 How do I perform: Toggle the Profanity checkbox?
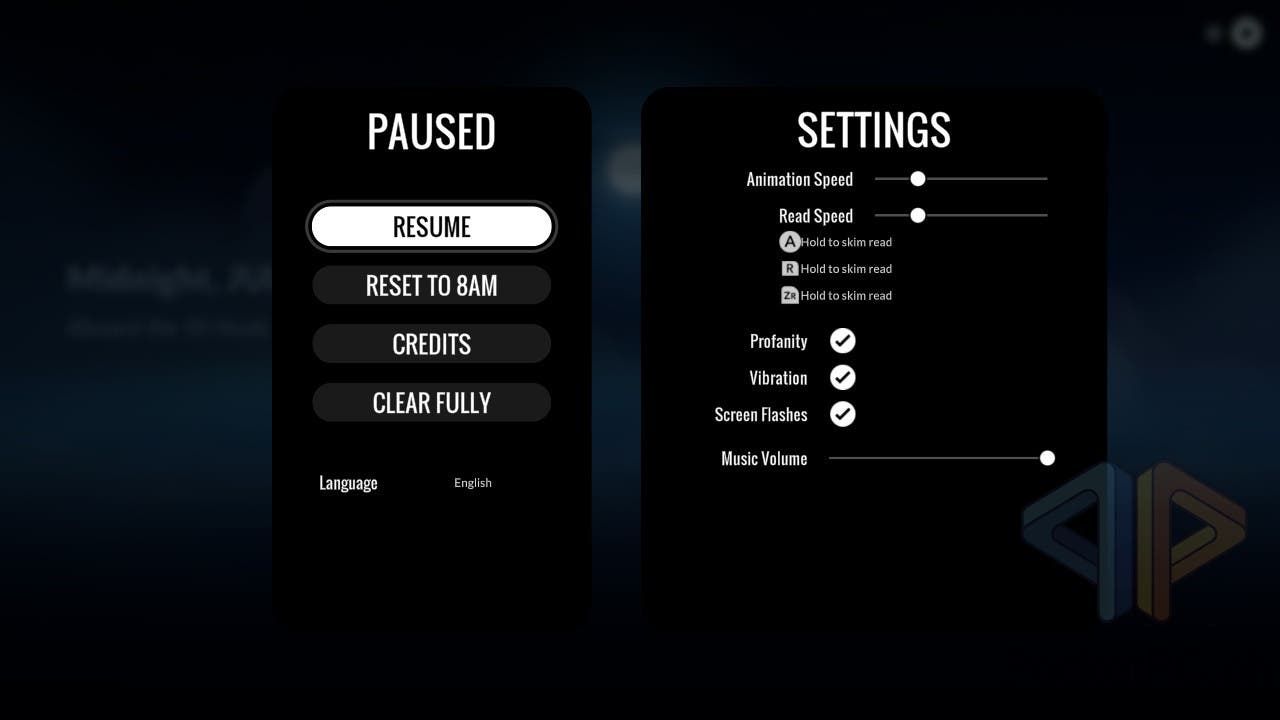click(843, 341)
